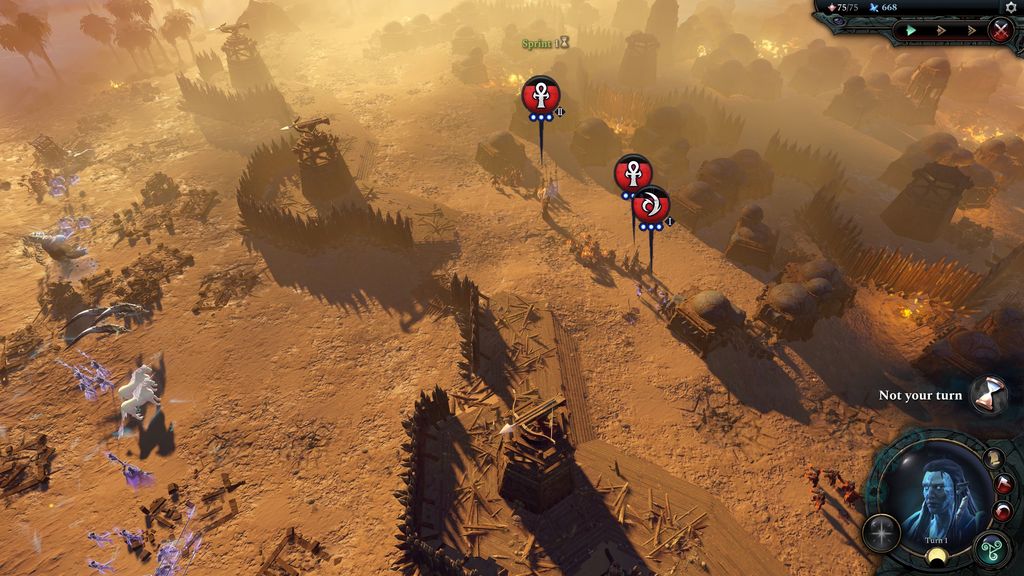Click the red crossed swords button
This screenshot has height=576, width=1024.
point(1000,30)
